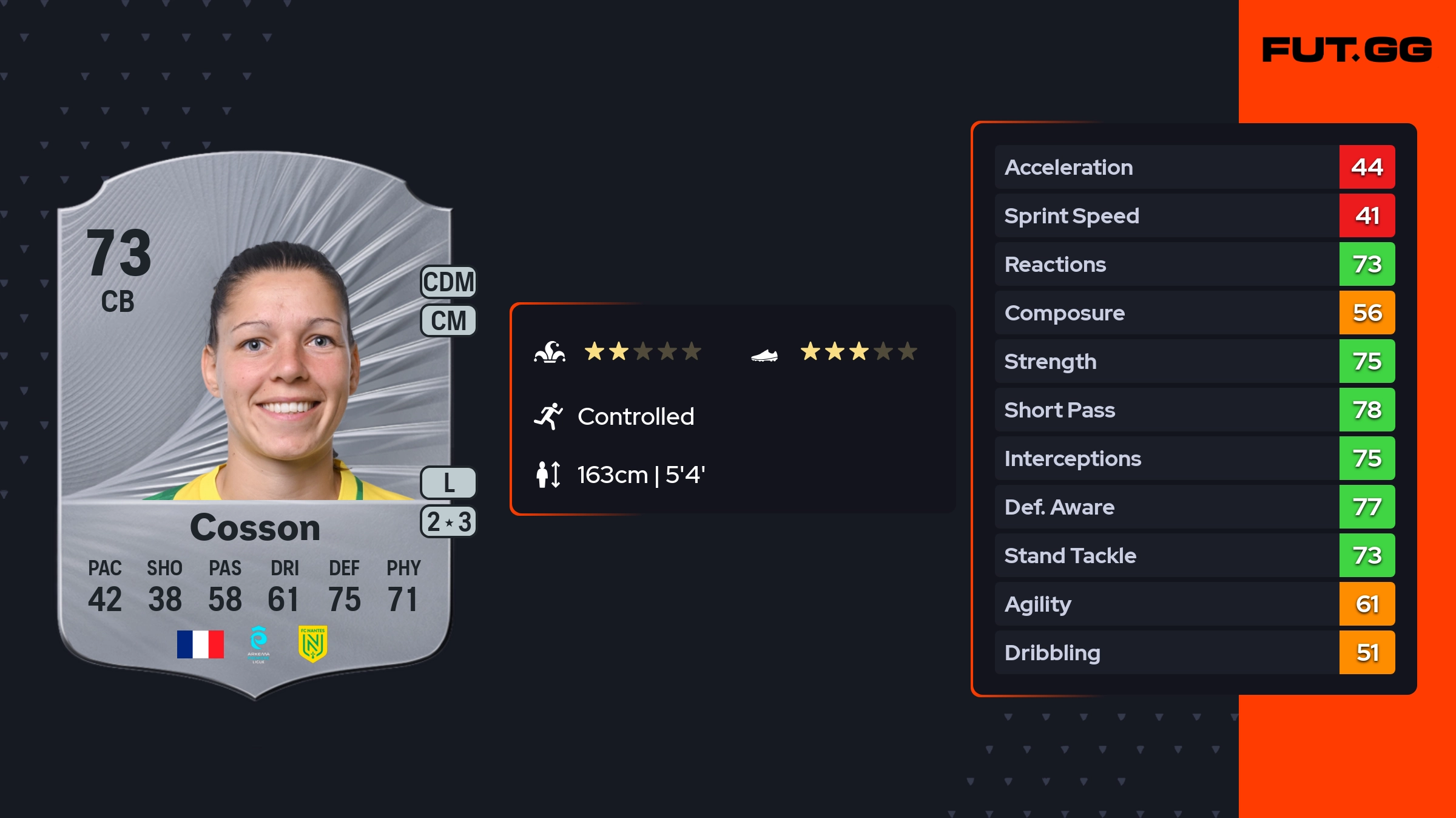Click the skill moves and weak foot badge
Screen dimensions: 1456x818
point(449,522)
